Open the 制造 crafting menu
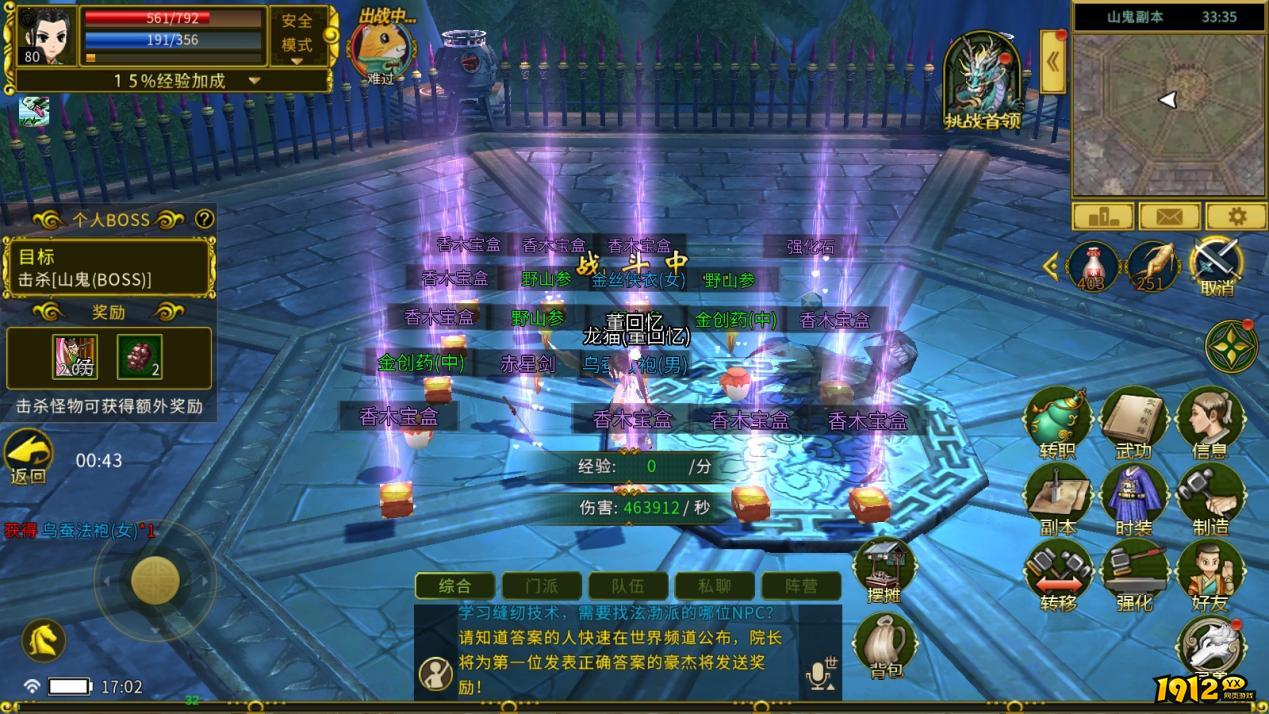The image size is (1269, 714). coord(1209,498)
